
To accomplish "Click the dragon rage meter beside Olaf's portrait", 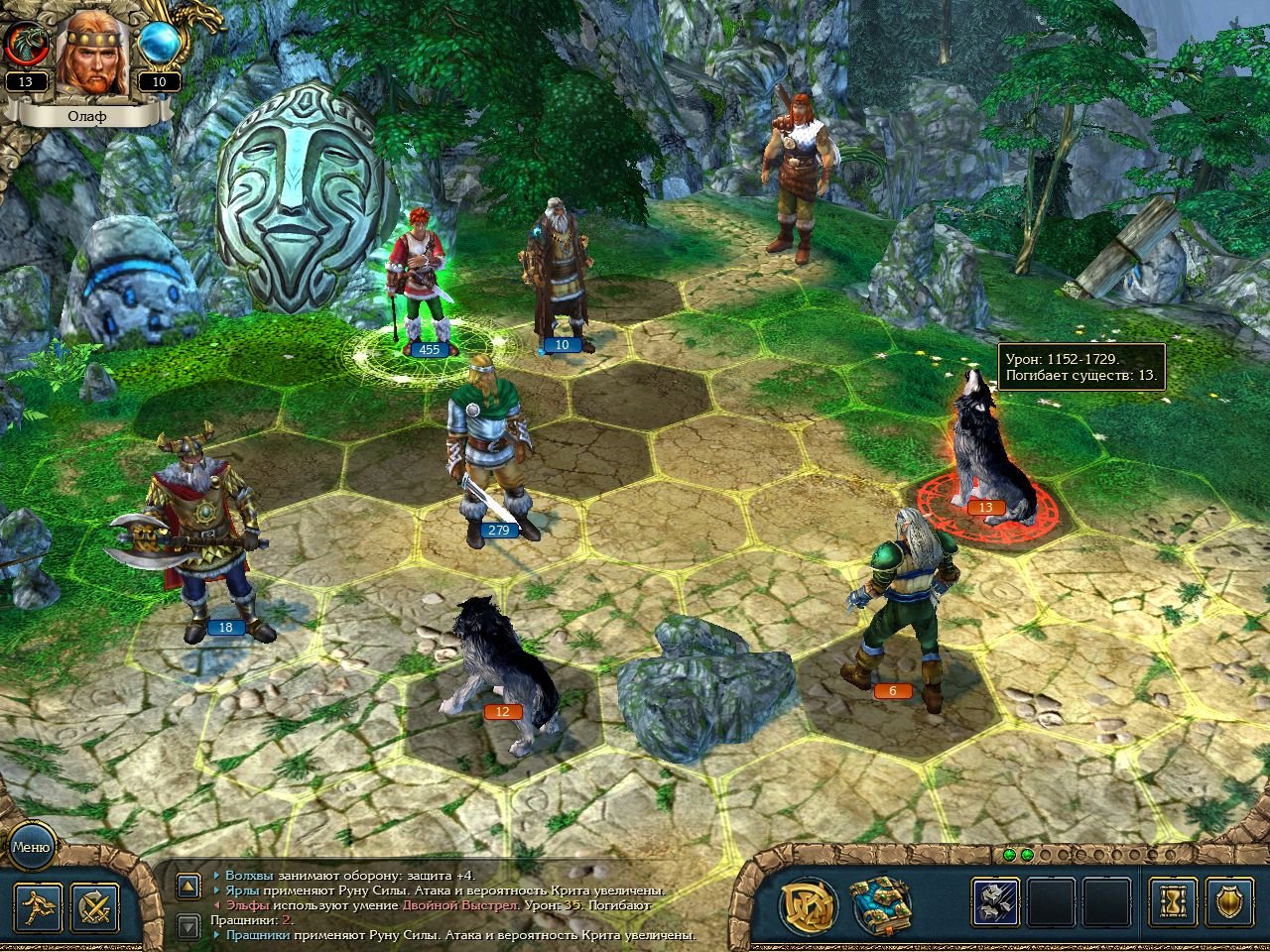I will (x=25, y=42).
